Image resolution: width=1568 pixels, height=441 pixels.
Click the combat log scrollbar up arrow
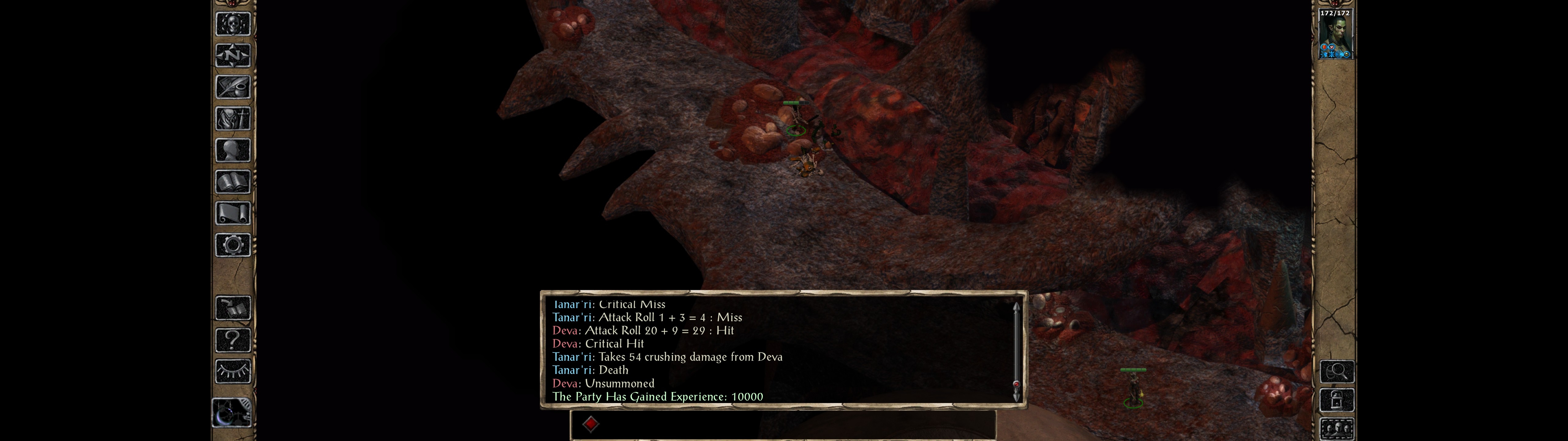[x=1016, y=306]
